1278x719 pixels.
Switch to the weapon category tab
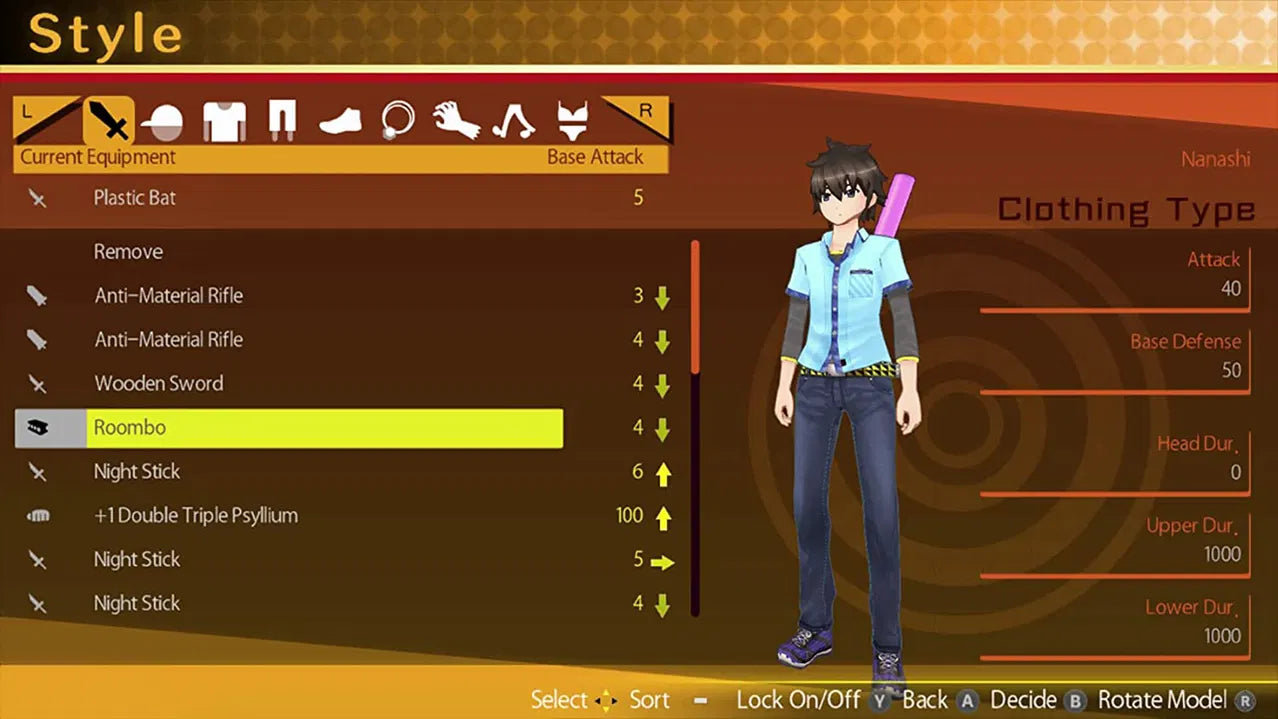[x=108, y=122]
